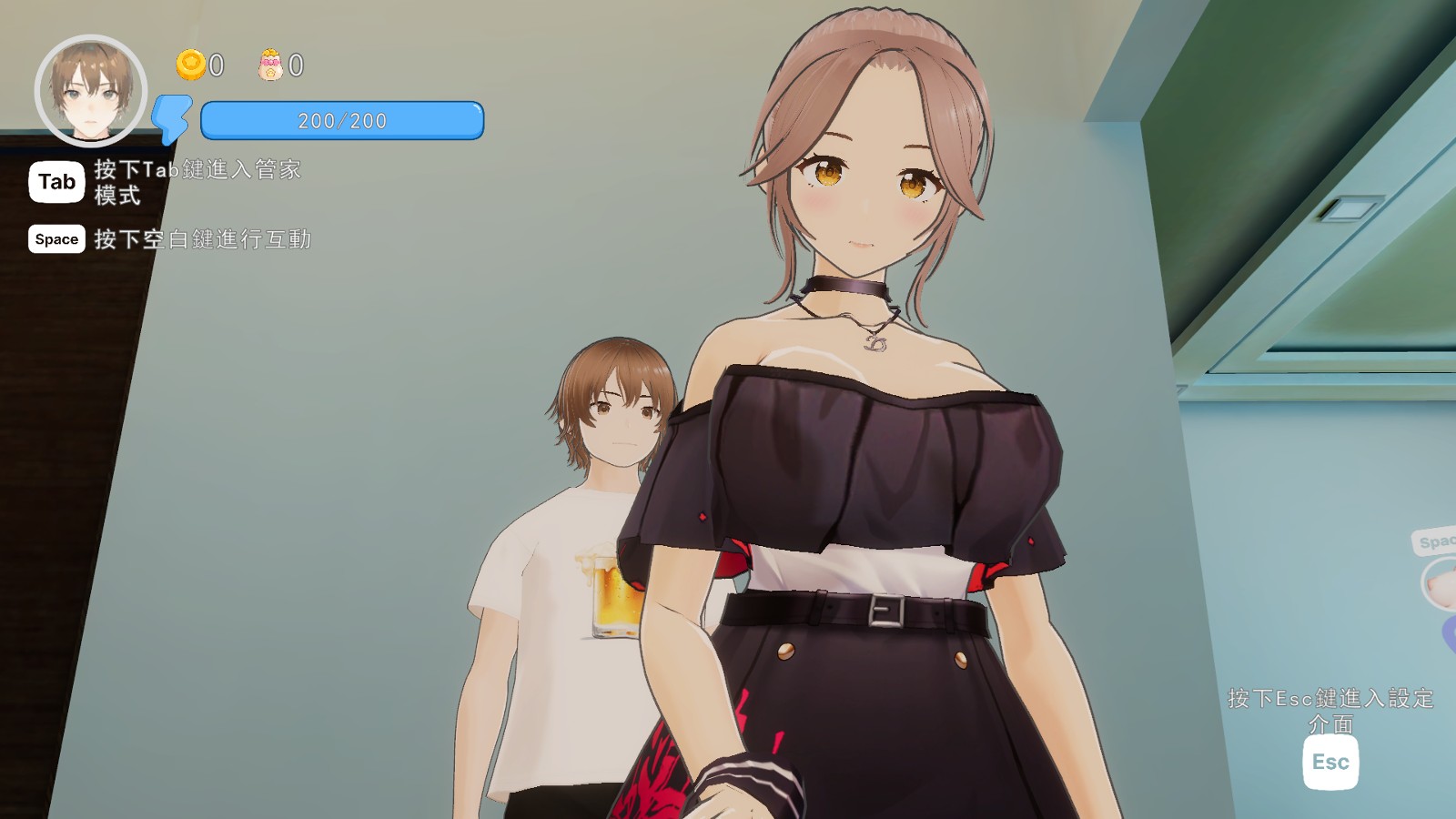Click the player portrait avatar
1456x819 pixels.
pos(91,91)
